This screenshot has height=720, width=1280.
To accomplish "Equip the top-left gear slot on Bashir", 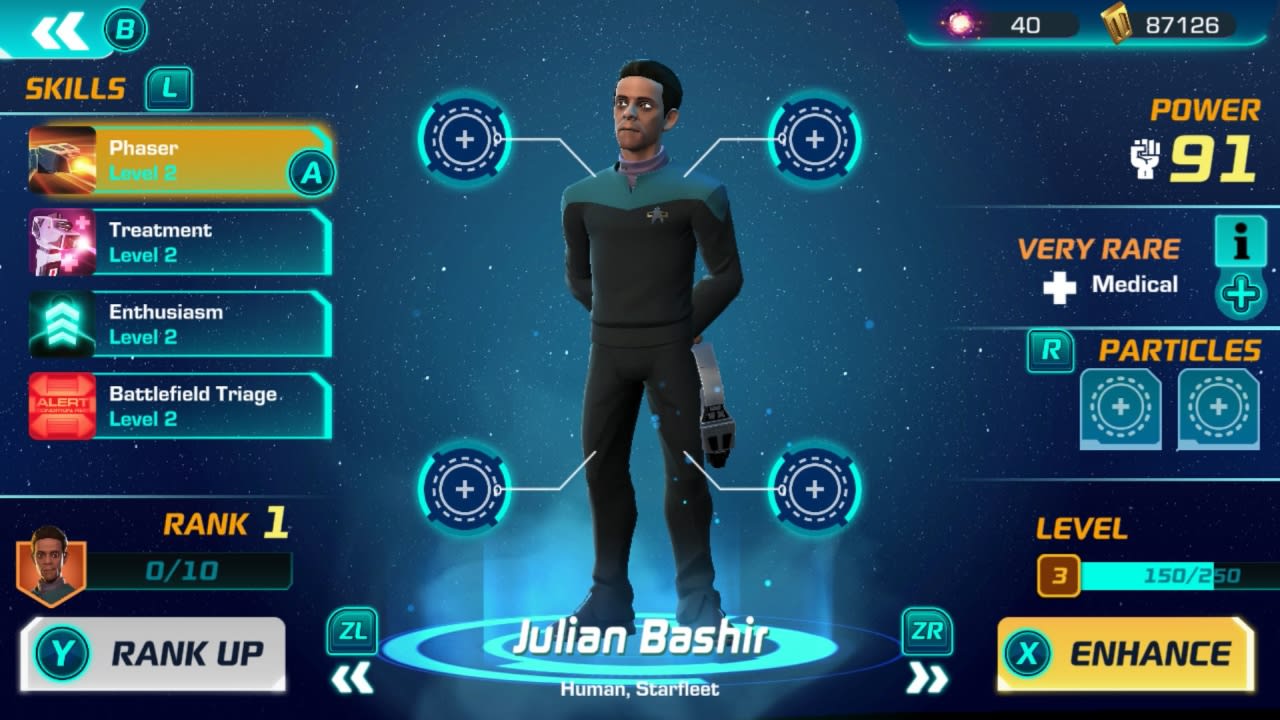I will point(464,138).
